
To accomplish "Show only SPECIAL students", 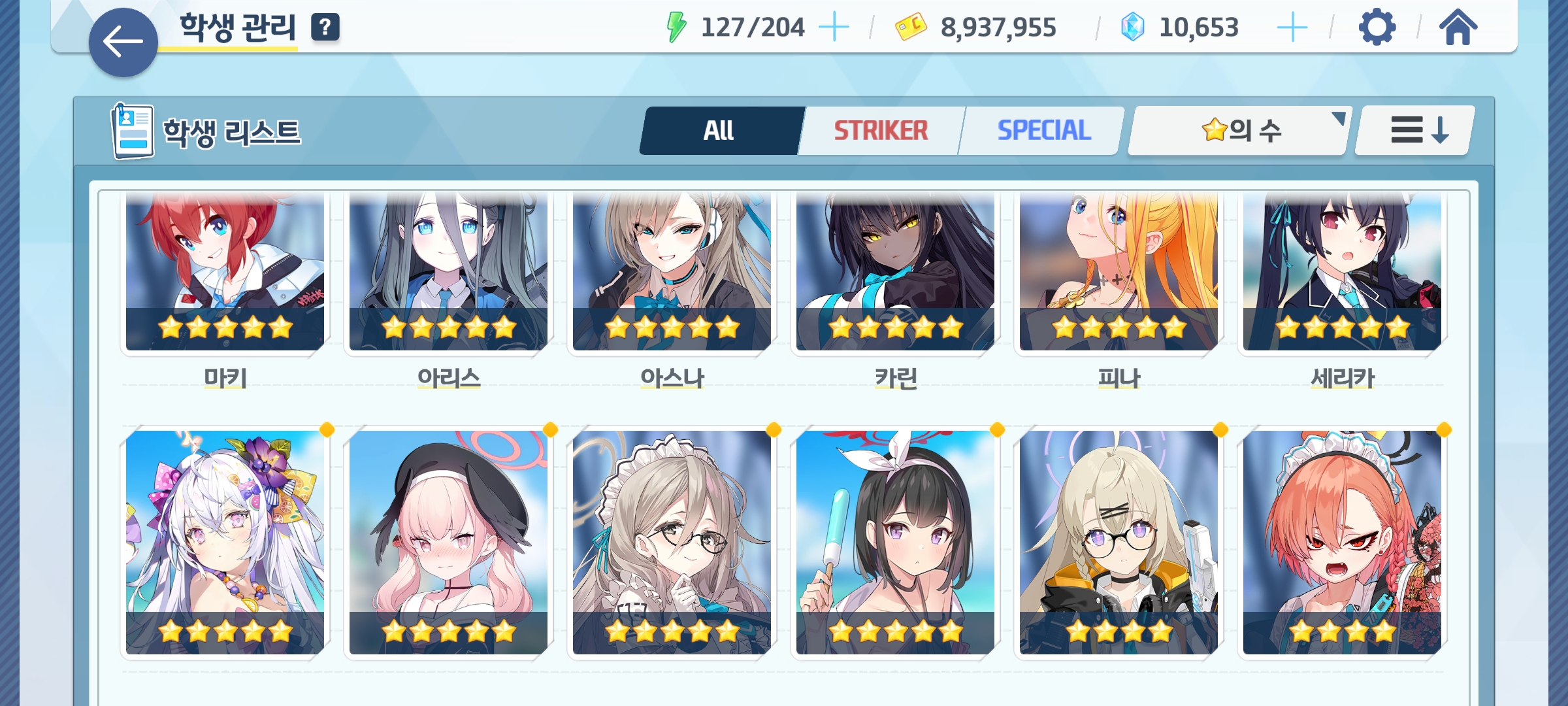I will click(x=1043, y=131).
